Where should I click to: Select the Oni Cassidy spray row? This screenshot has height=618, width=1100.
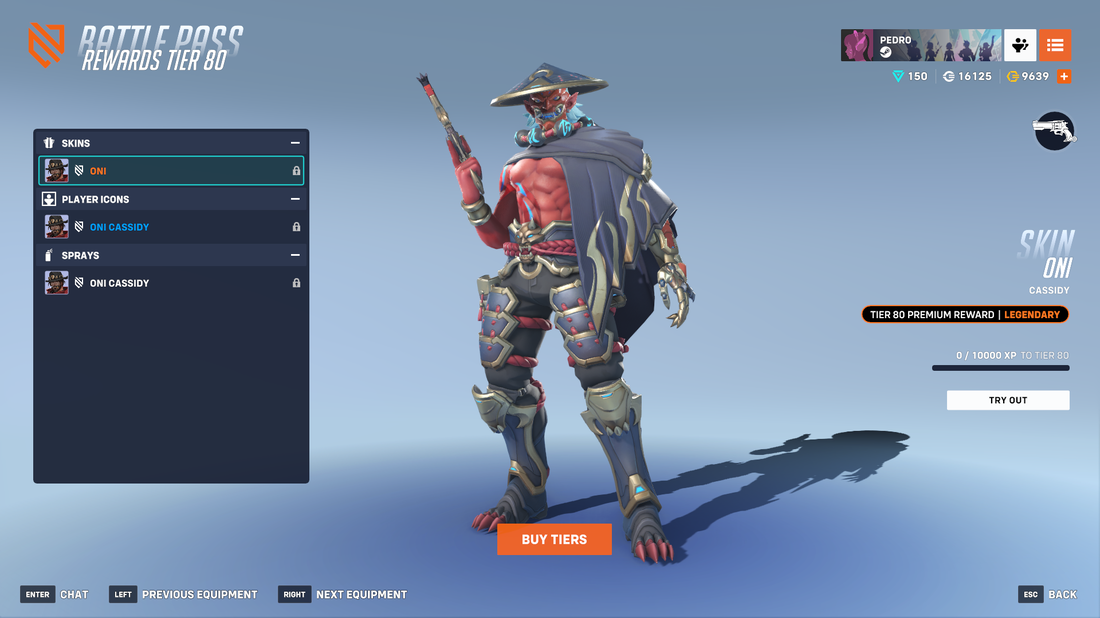(171, 283)
